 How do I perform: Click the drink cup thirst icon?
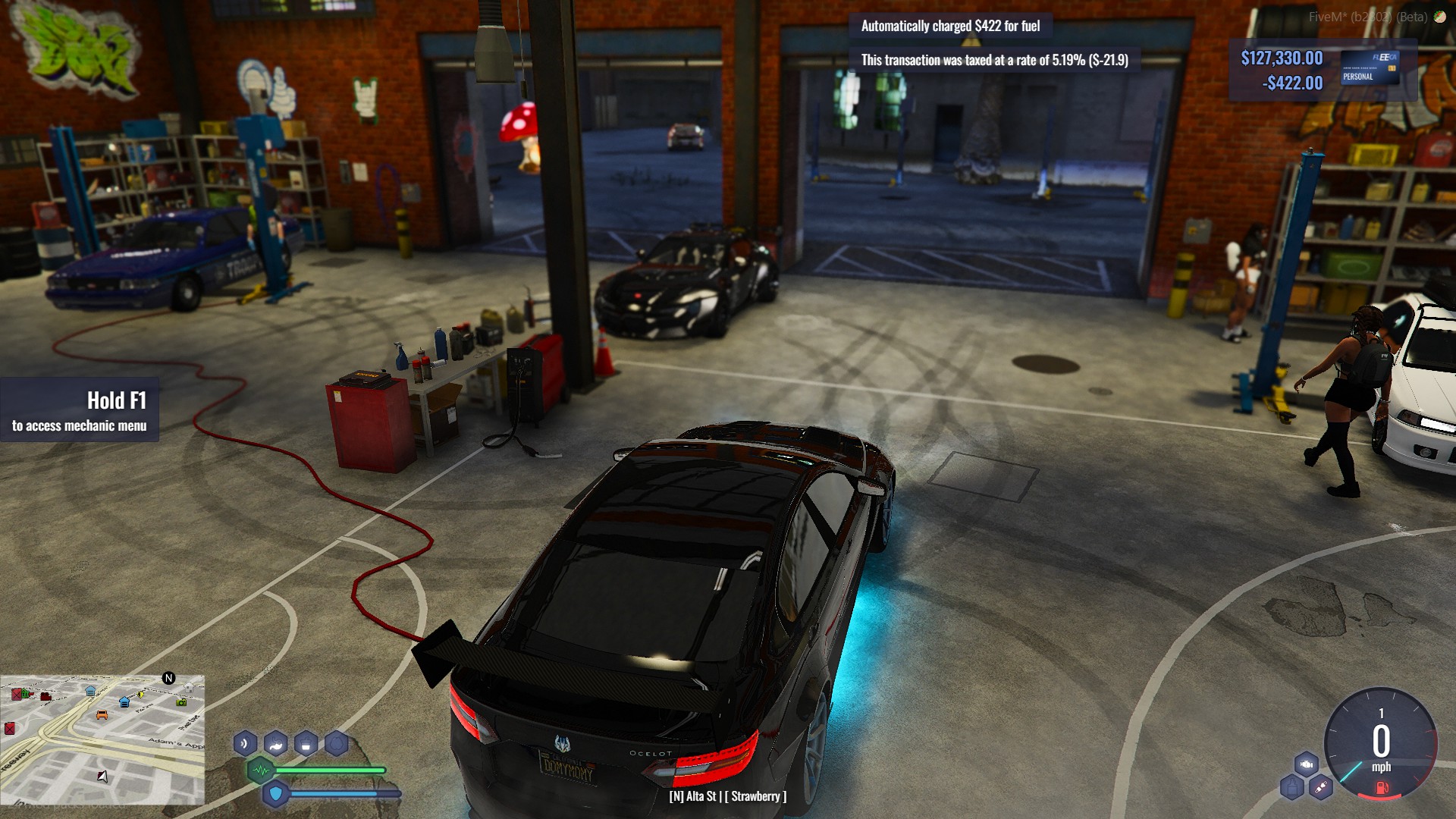(306, 744)
